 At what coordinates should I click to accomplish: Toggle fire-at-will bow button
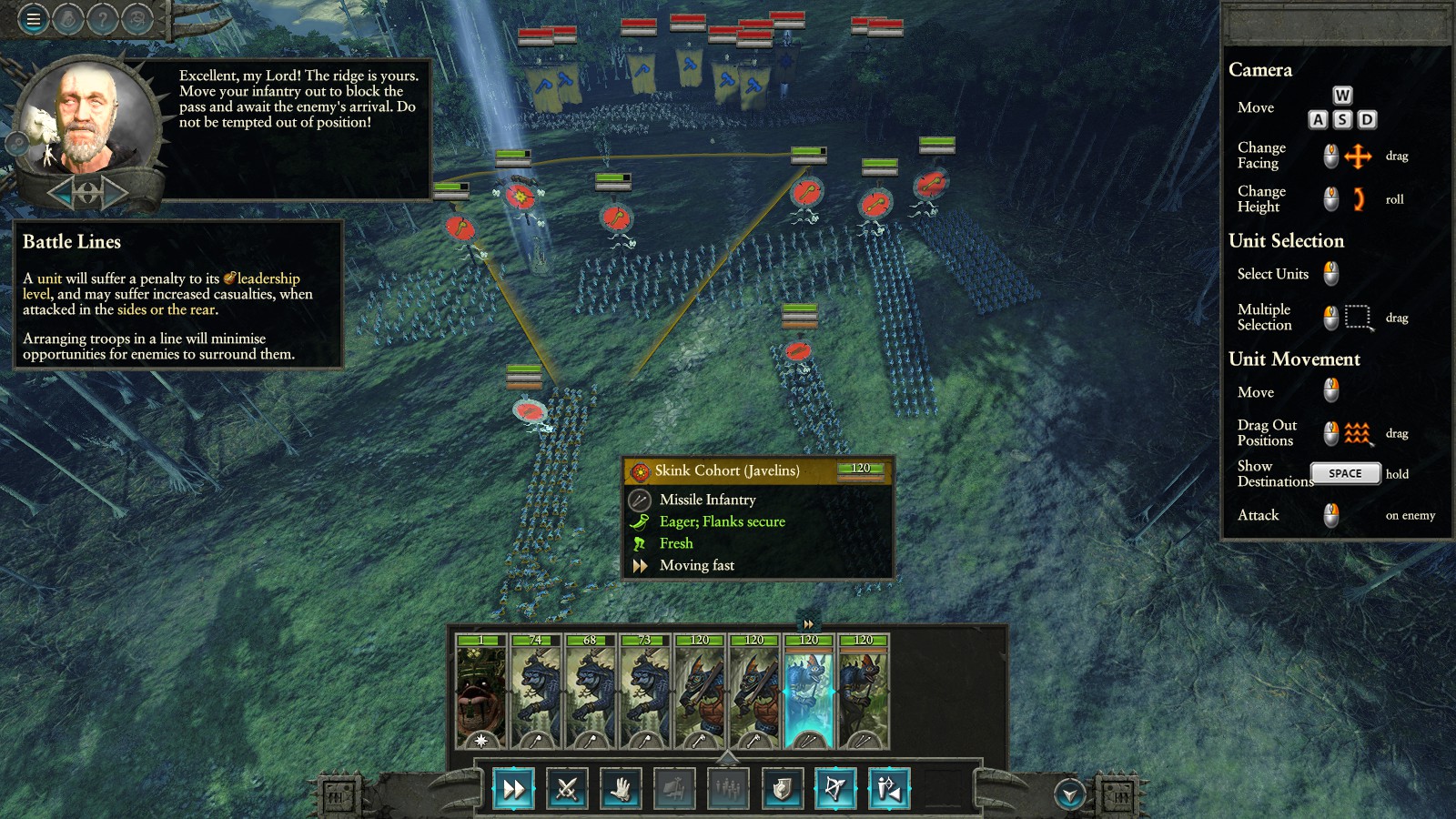coord(835,789)
